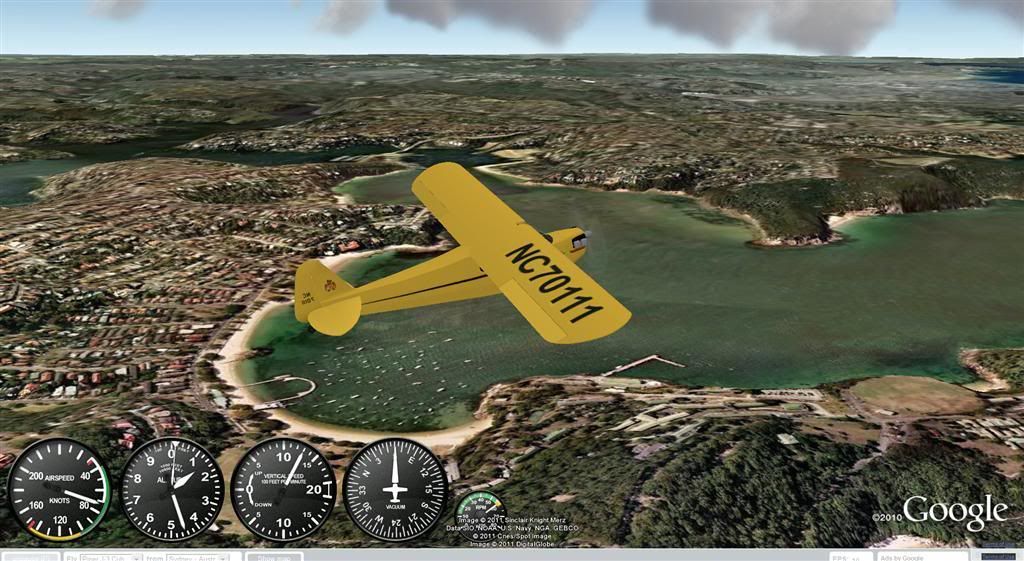Click the Show map button
The image size is (1024, 561).
[x=274, y=557]
